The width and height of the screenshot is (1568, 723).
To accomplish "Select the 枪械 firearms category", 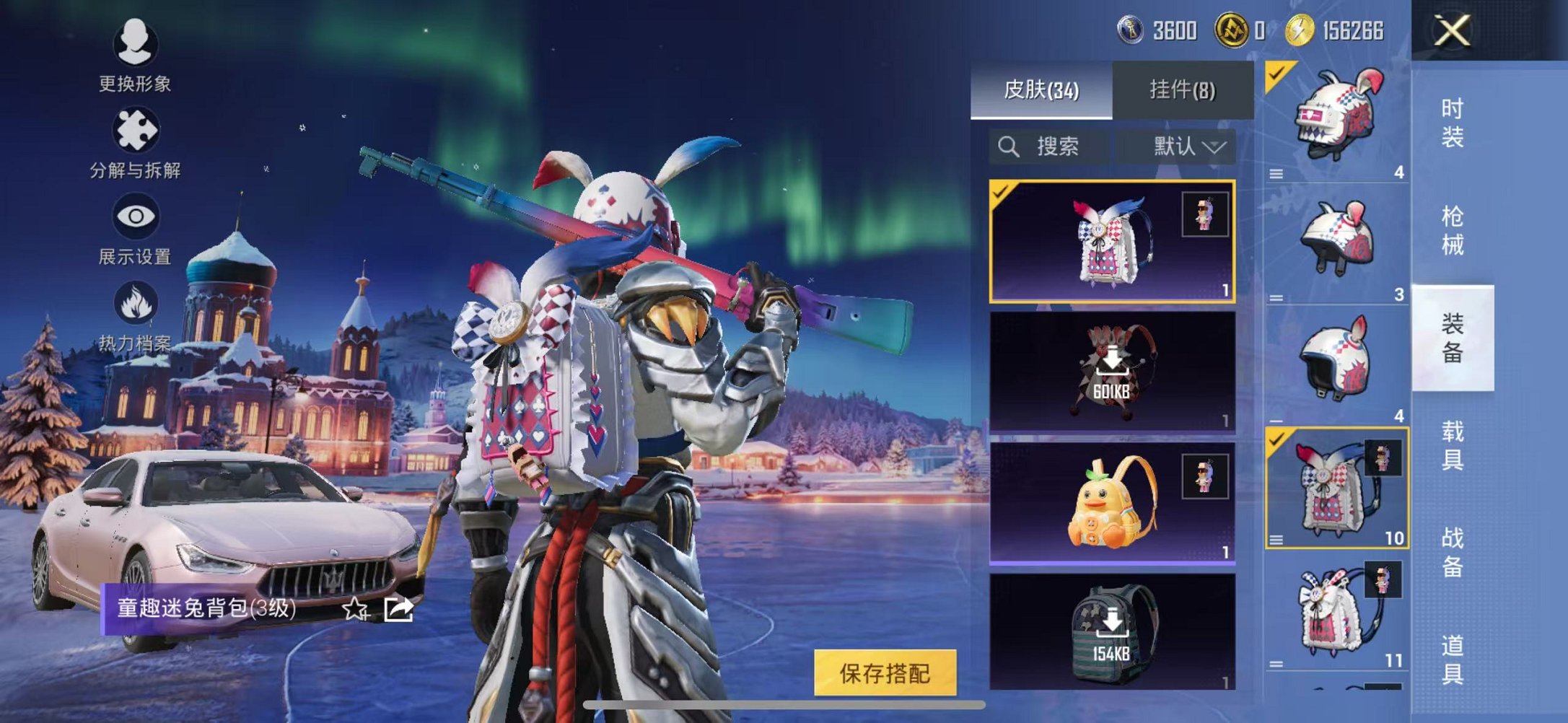I will click(x=1452, y=230).
